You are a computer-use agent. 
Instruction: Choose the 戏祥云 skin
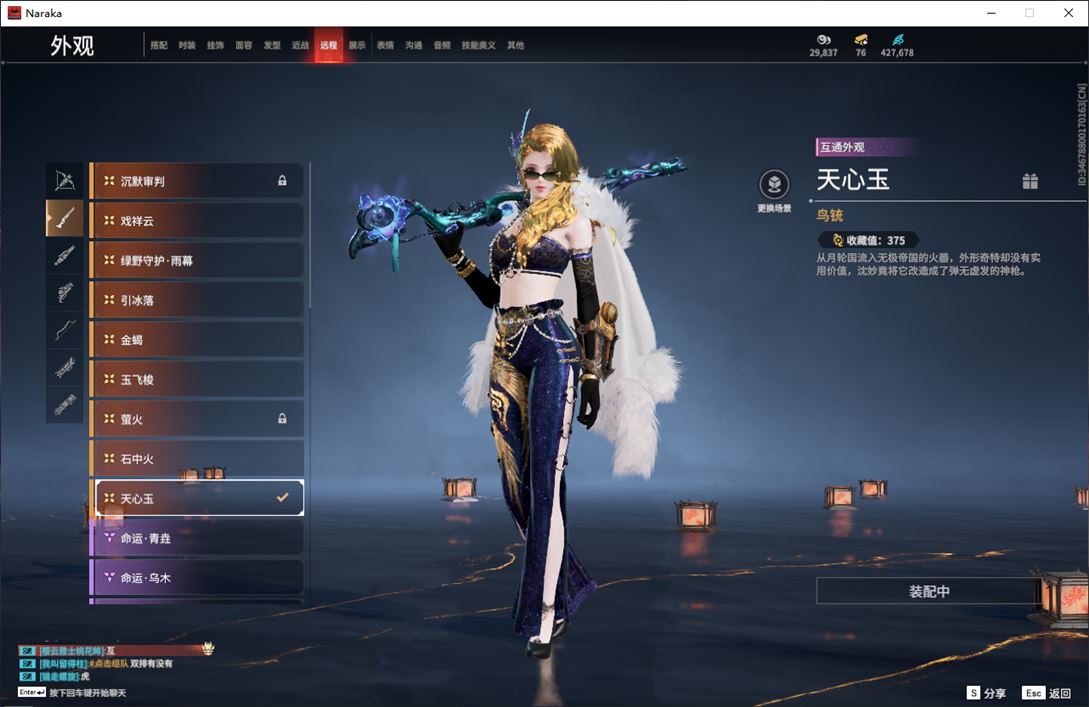(197, 220)
